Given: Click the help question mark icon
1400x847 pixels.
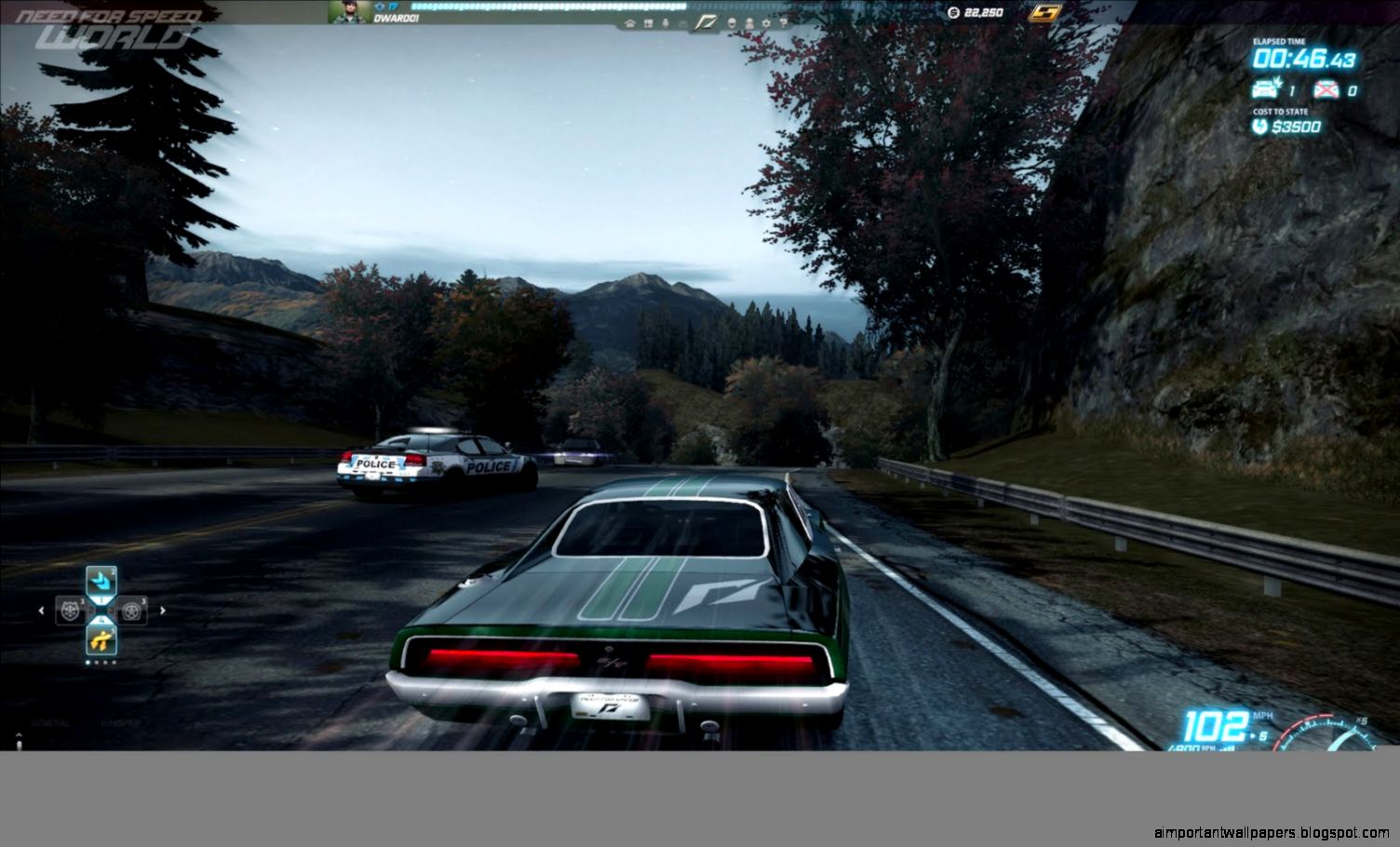Looking at the screenshot, I should coord(784,23).
